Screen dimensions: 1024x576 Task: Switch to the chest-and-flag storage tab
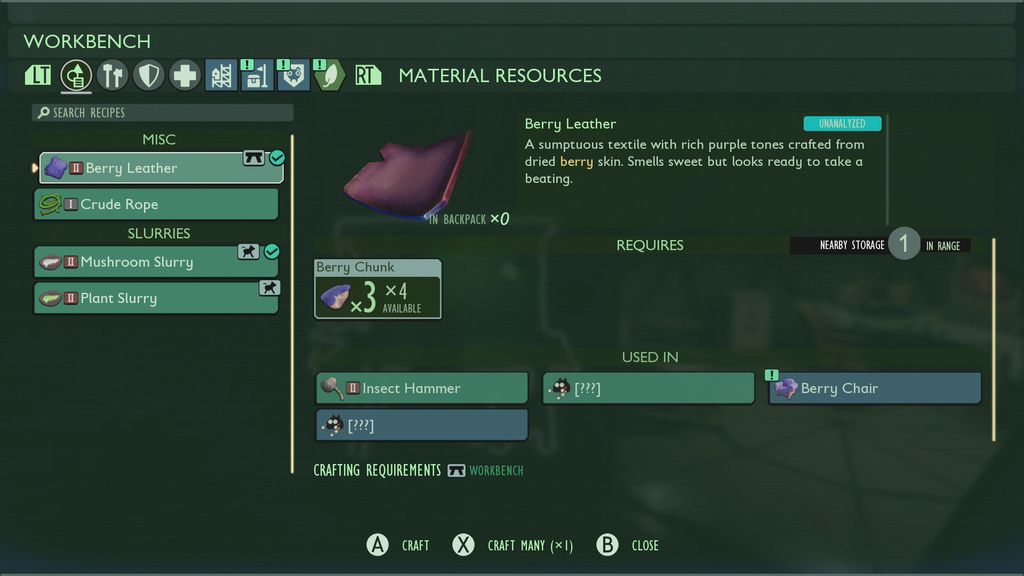[x=257, y=76]
